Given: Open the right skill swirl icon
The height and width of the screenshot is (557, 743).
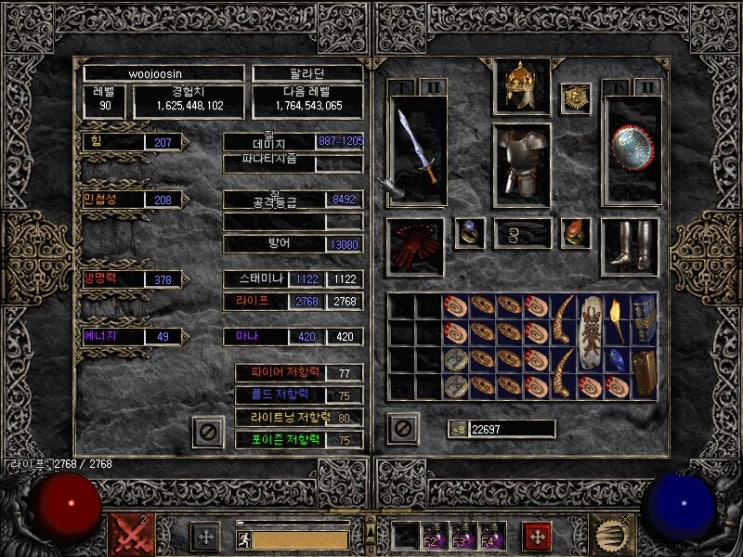Looking at the screenshot, I should 611,534.
